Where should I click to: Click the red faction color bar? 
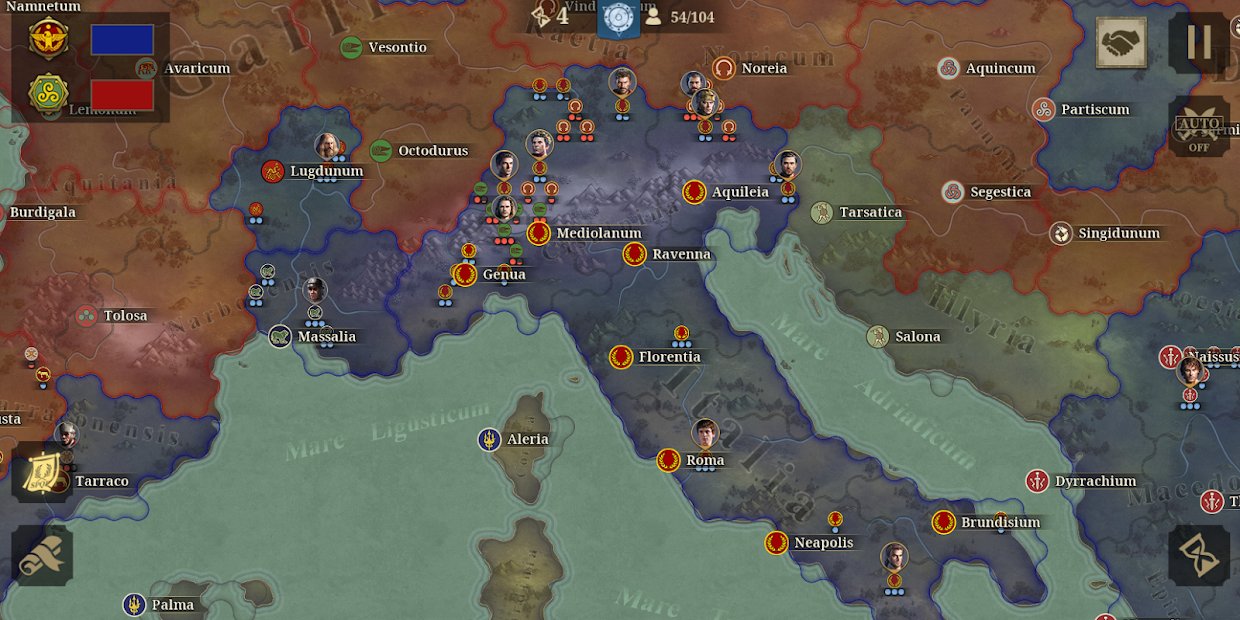pos(122,95)
